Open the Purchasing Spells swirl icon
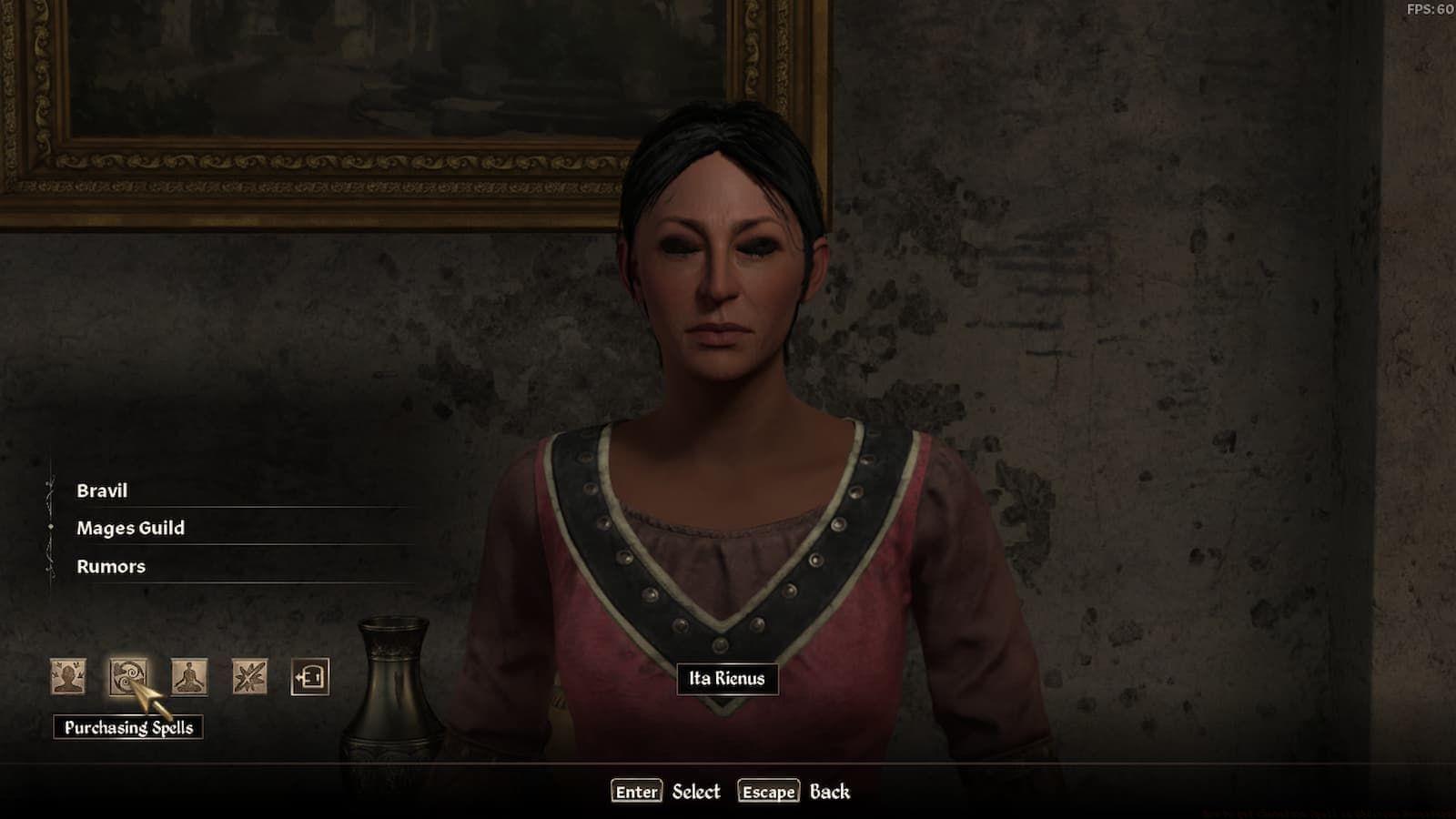 (x=128, y=677)
